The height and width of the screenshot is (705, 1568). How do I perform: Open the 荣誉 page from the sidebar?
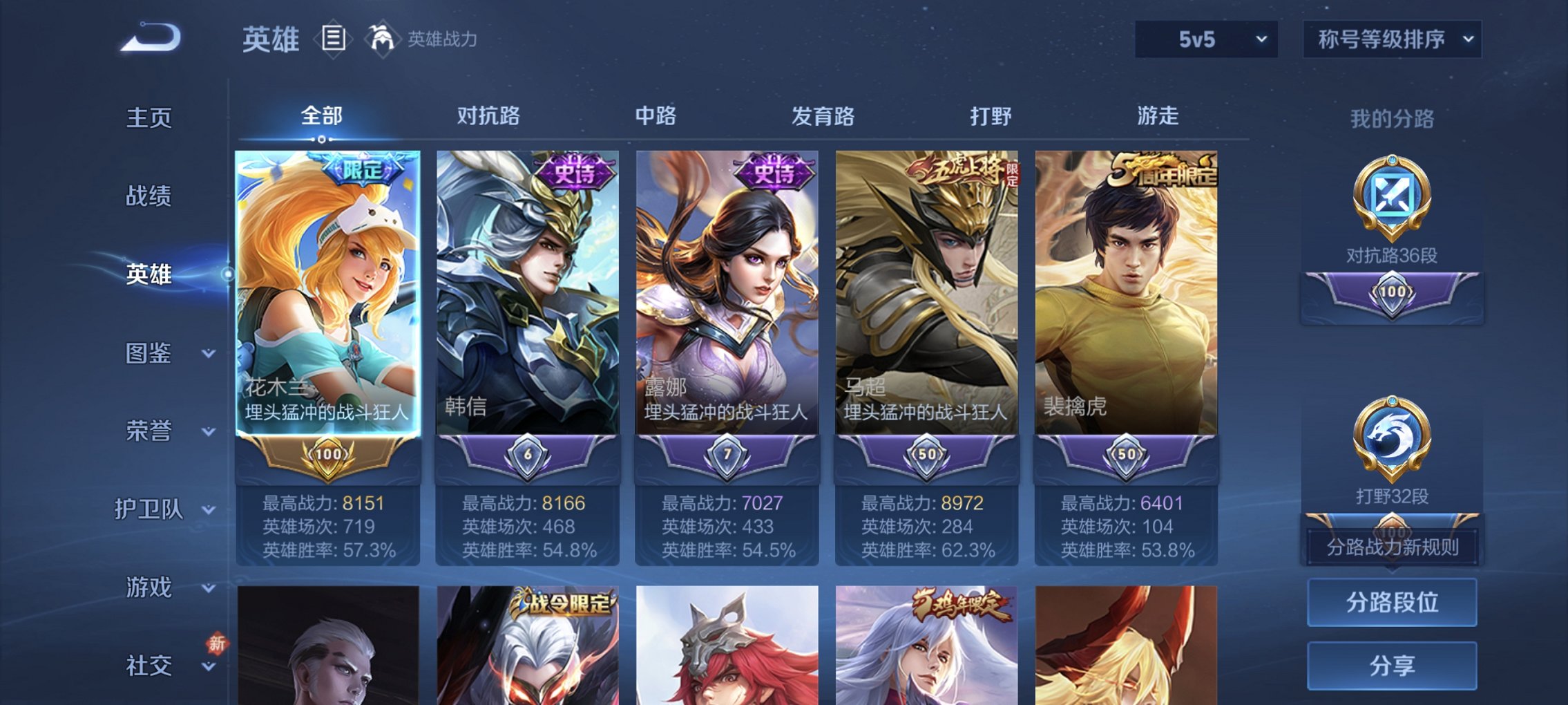point(148,432)
